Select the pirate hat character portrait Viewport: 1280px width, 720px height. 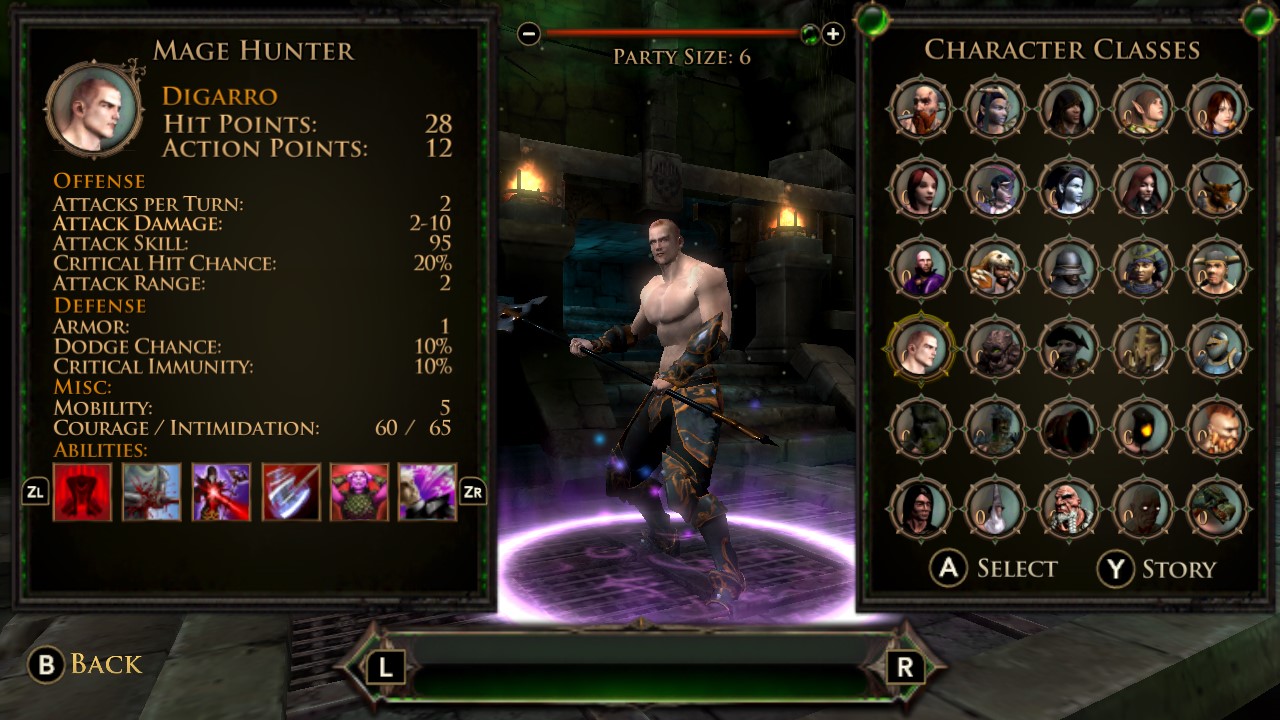(1069, 347)
